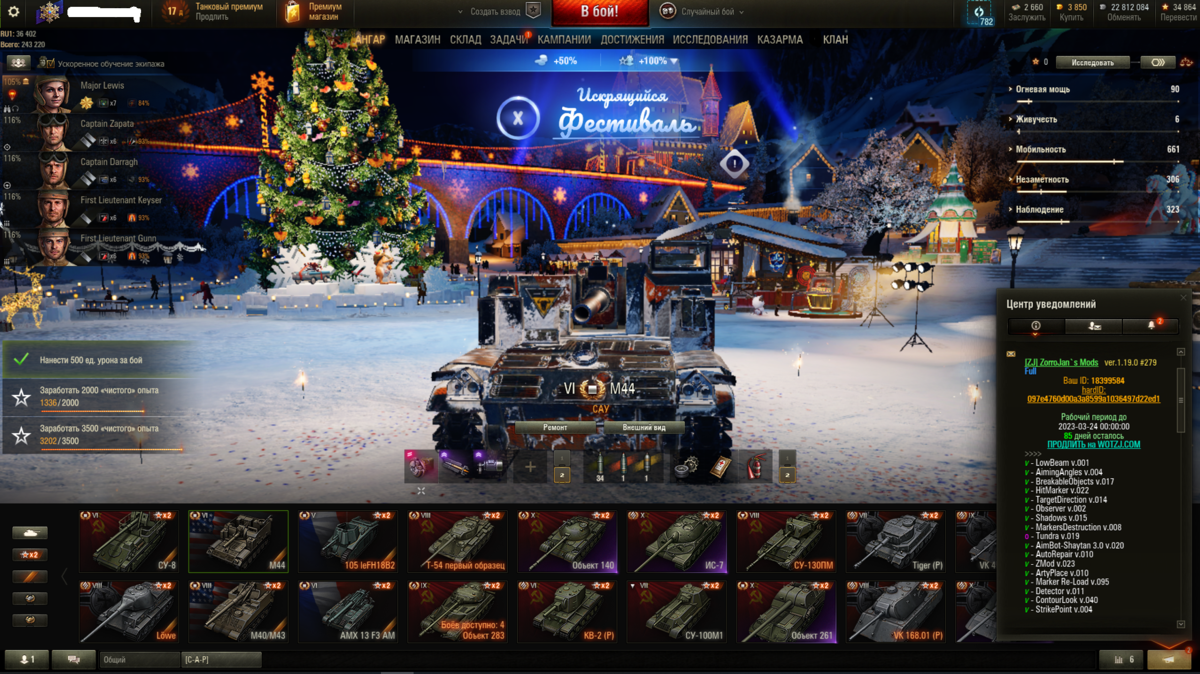Viewport: 1200px width, 674px height.
Task: Switch to the МАГАЗИН tab
Action: coord(417,40)
